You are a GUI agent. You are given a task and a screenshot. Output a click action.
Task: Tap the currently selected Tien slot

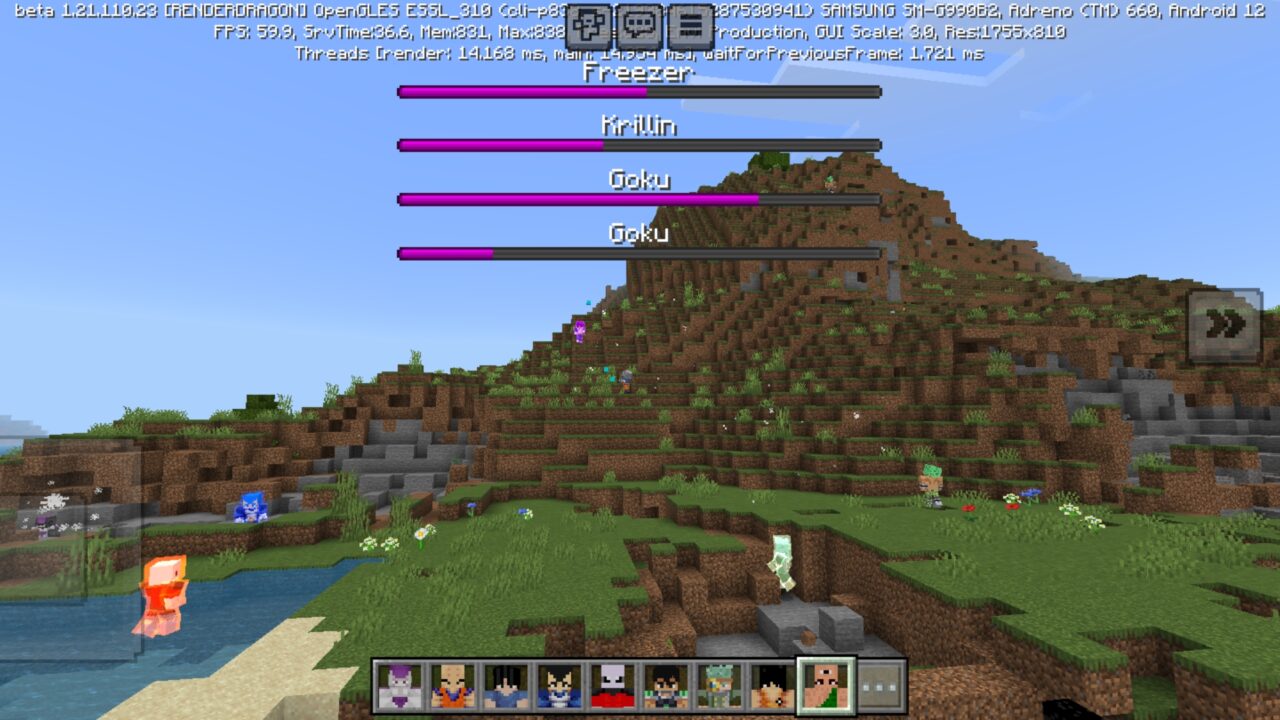825,682
